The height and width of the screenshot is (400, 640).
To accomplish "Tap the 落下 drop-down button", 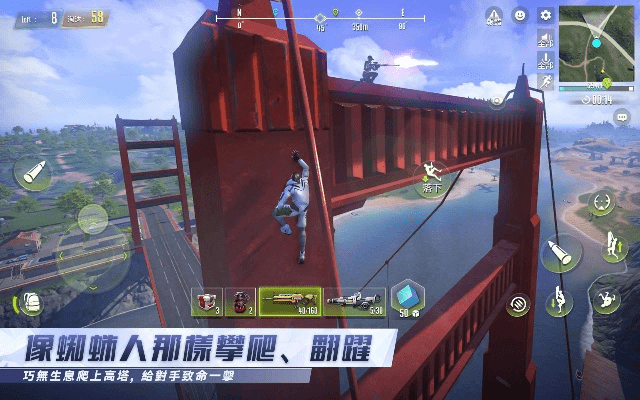I will [432, 176].
